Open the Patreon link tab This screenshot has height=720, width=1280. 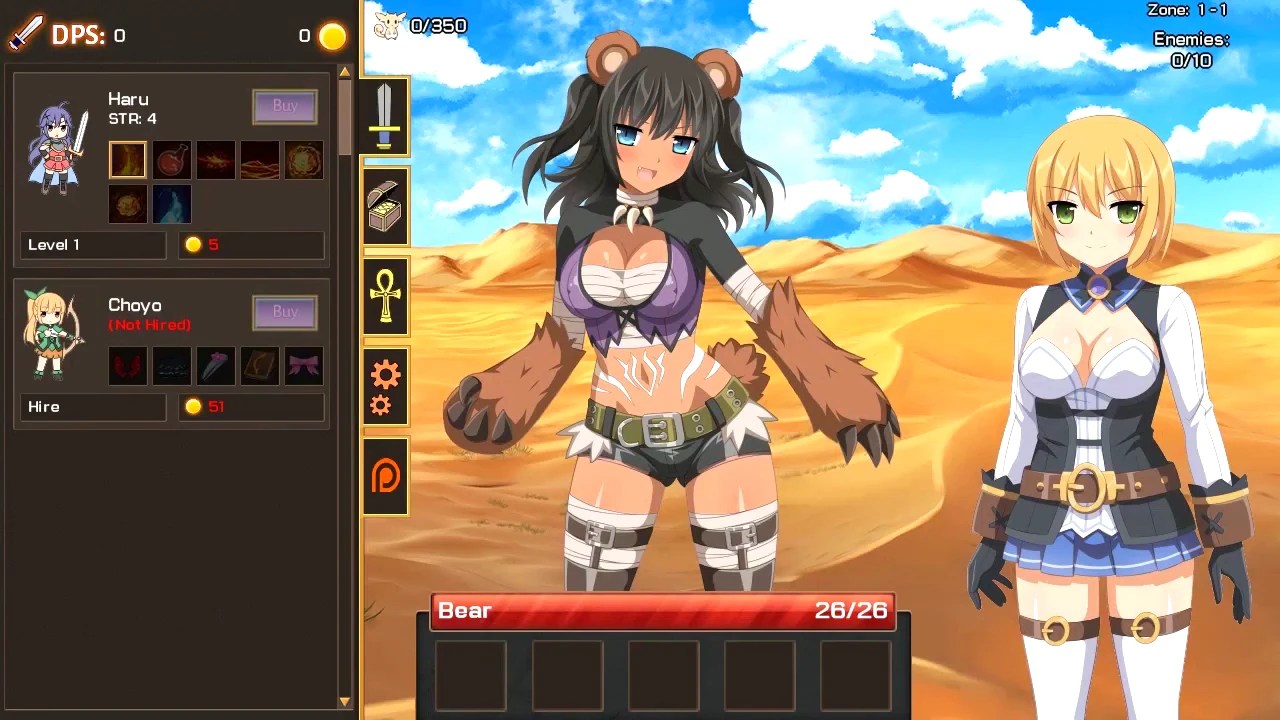click(x=385, y=477)
